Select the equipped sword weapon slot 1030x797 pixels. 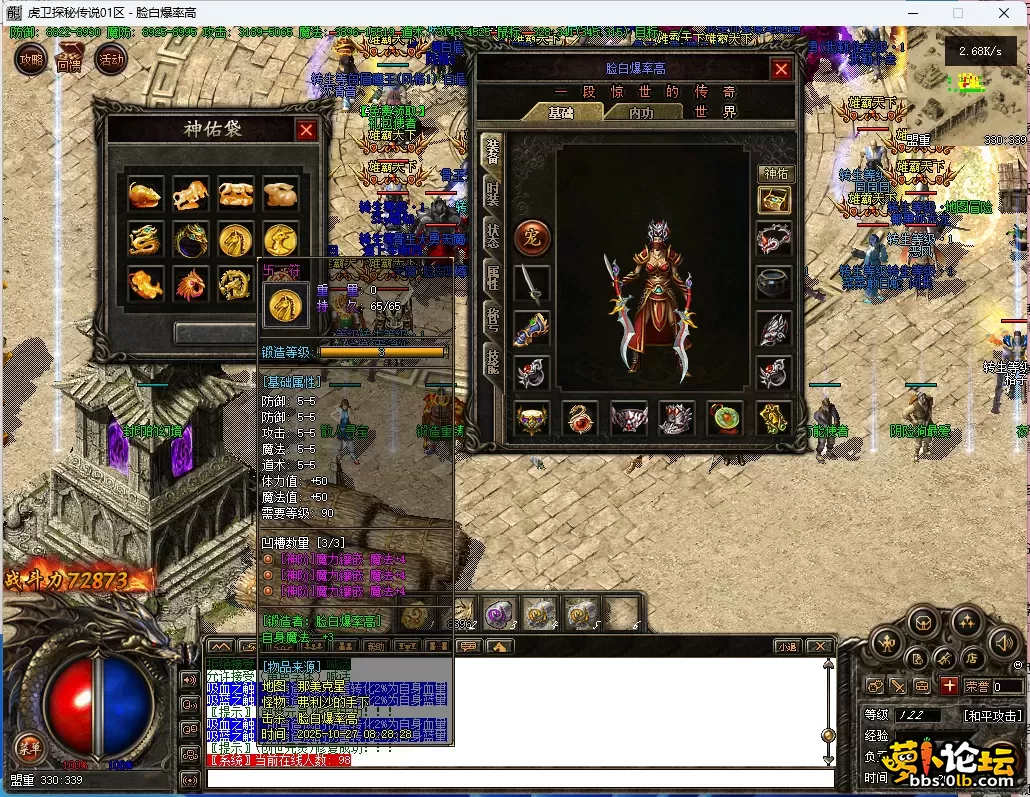pyautogui.click(x=532, y=284)
